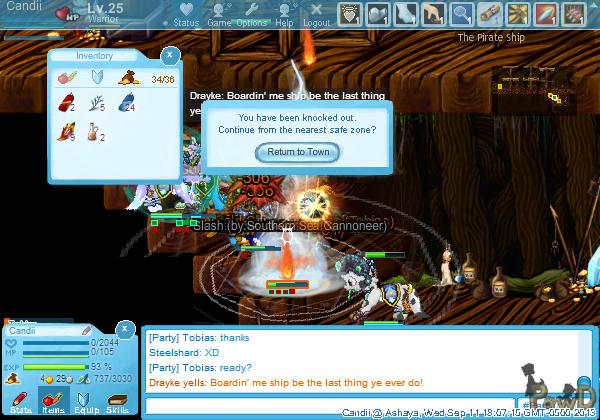The image size is (600, 420).
Task: Open the Help menu
Action: (x=285, y=15)
